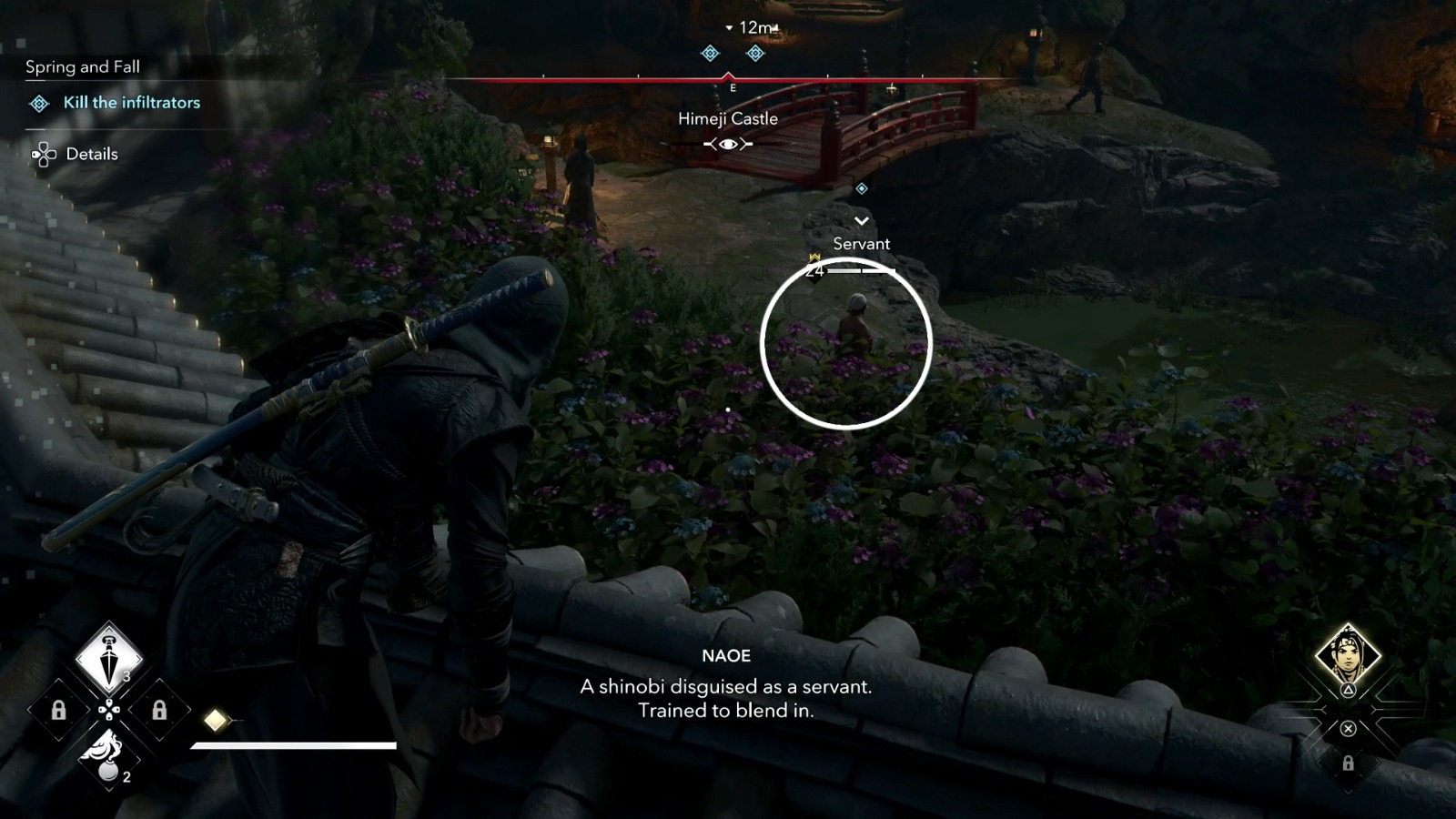This screenshot has width=1456, height=819.
Task: Click the locked left tool slot icon
Action: (59, 711)
